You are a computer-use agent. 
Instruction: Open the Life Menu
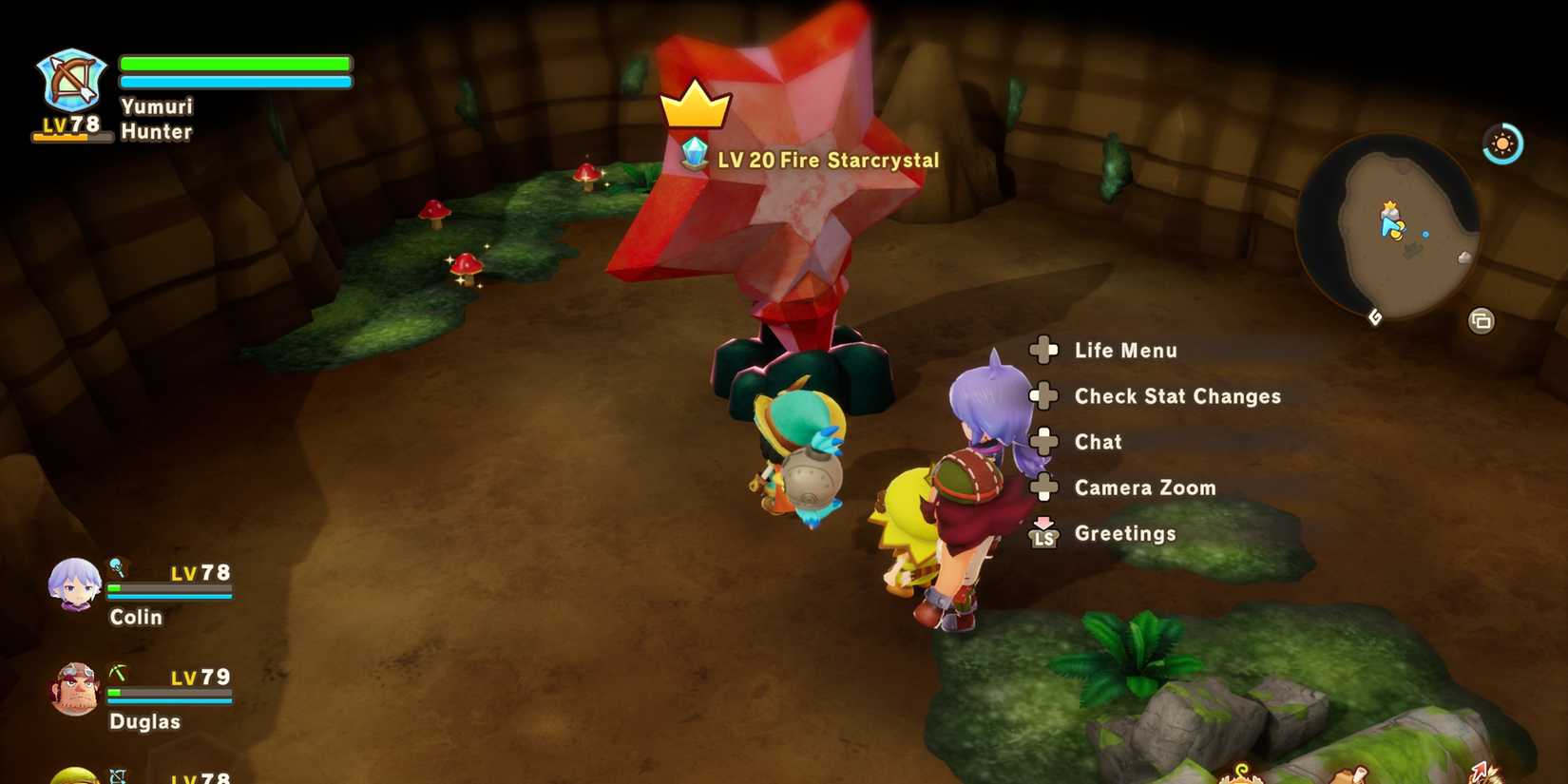tap(1125, 350)
